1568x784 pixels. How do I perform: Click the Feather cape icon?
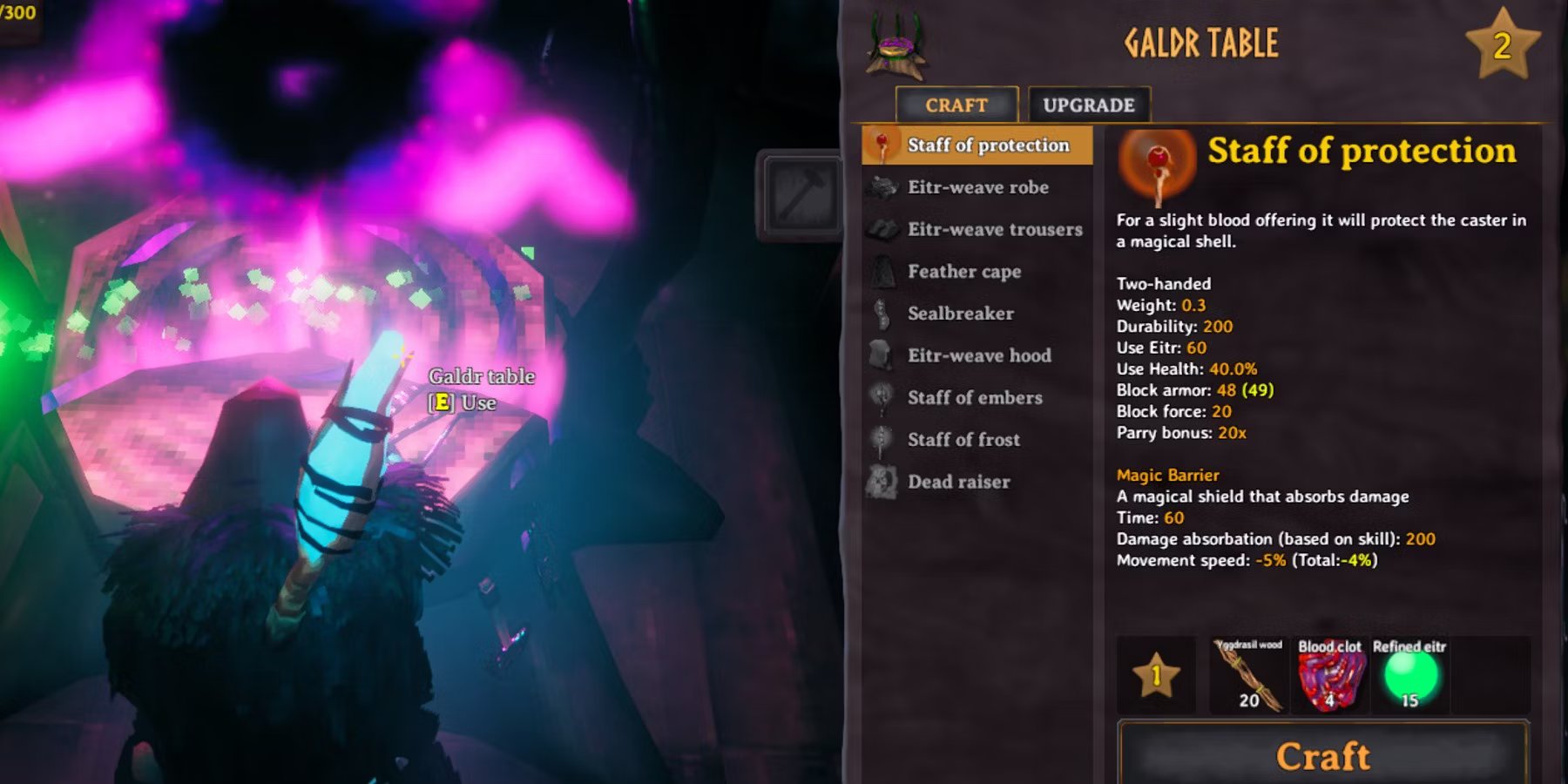pos(882,271)
